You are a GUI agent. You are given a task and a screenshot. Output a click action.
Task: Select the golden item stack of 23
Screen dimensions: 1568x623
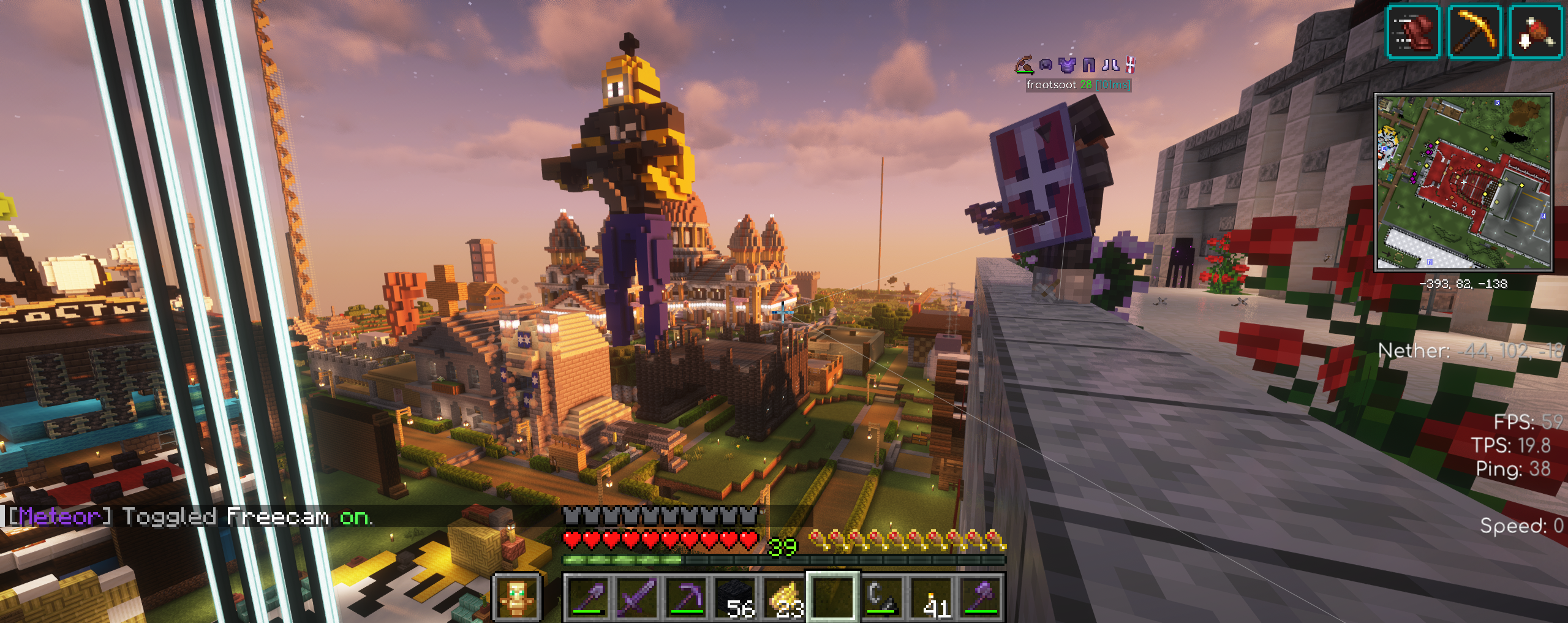click(x=784, y=597)
